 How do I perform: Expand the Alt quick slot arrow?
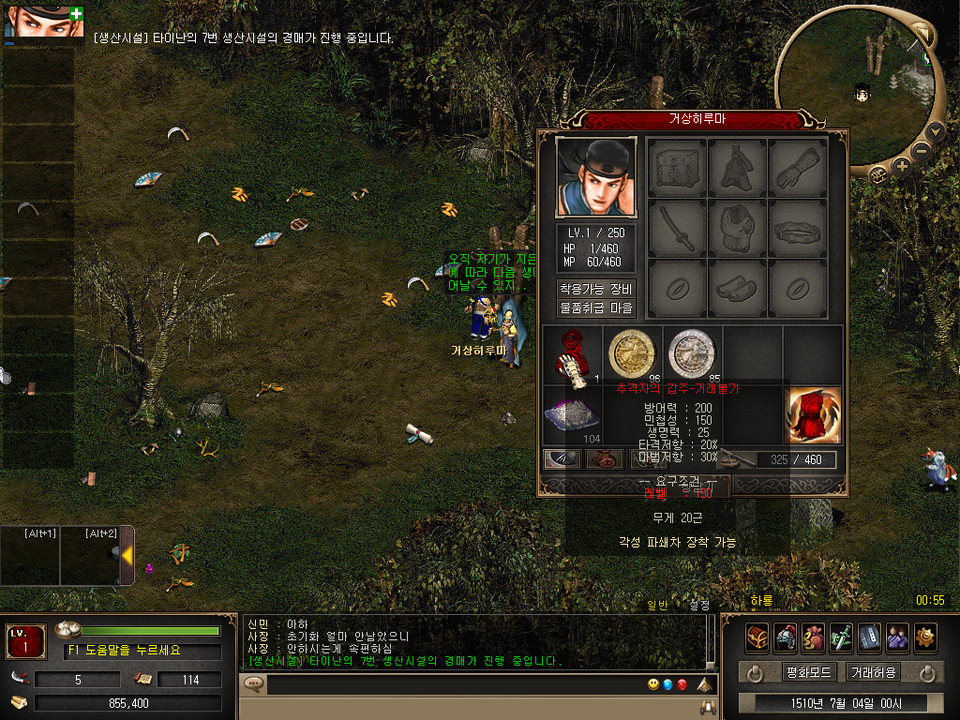127,554
